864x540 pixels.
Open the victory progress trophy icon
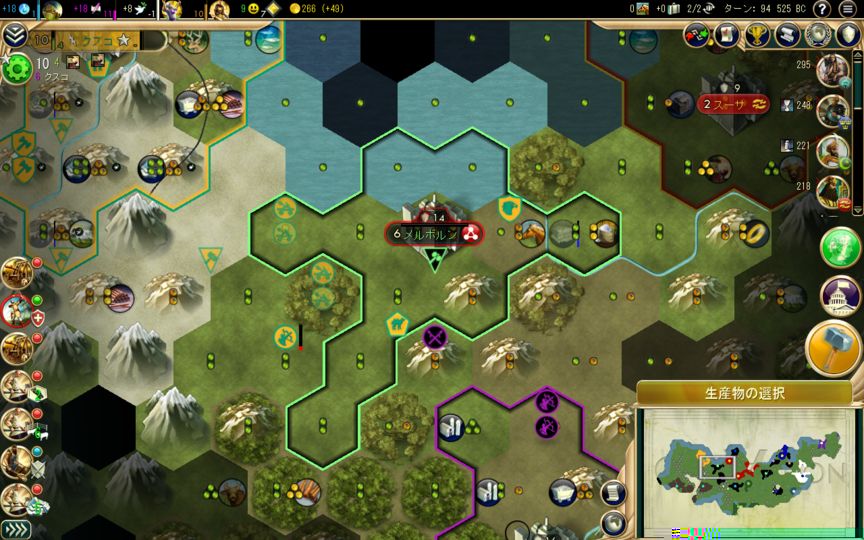coord(758,35)
